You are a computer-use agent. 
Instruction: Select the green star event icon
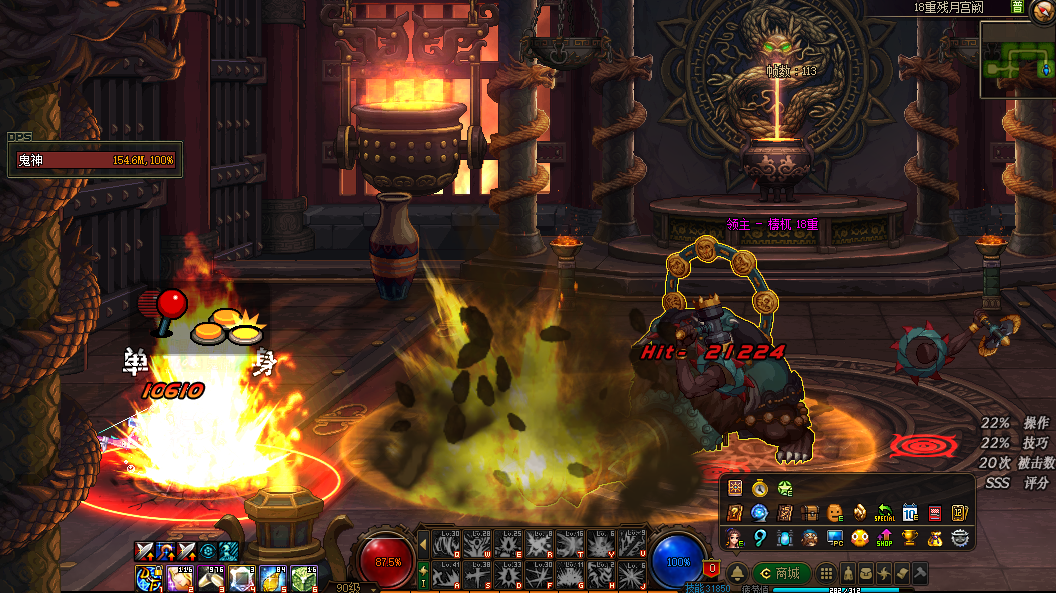tap(785, 489)
